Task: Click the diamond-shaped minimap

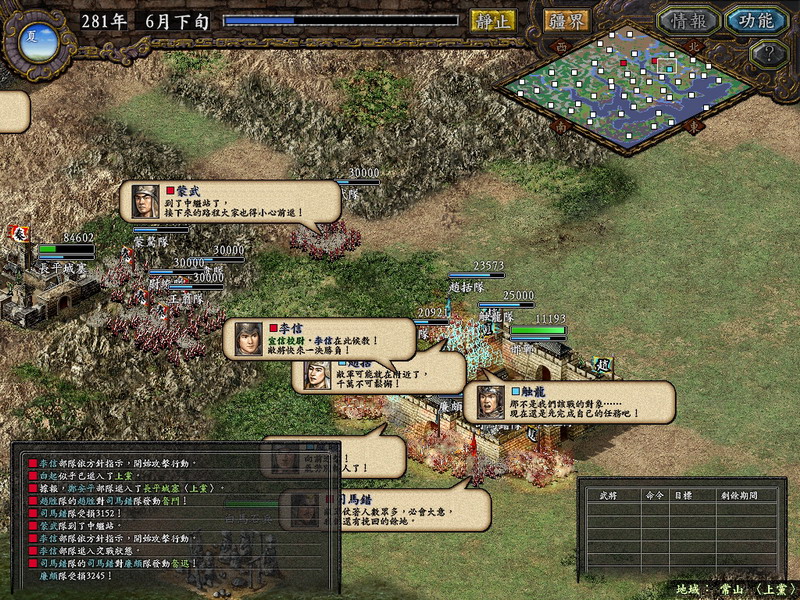Action: tap(627, 90)
